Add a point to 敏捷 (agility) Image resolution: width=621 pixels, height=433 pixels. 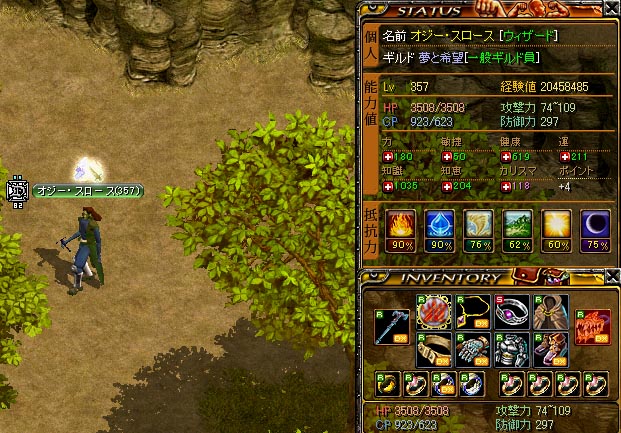click(447, 157)
